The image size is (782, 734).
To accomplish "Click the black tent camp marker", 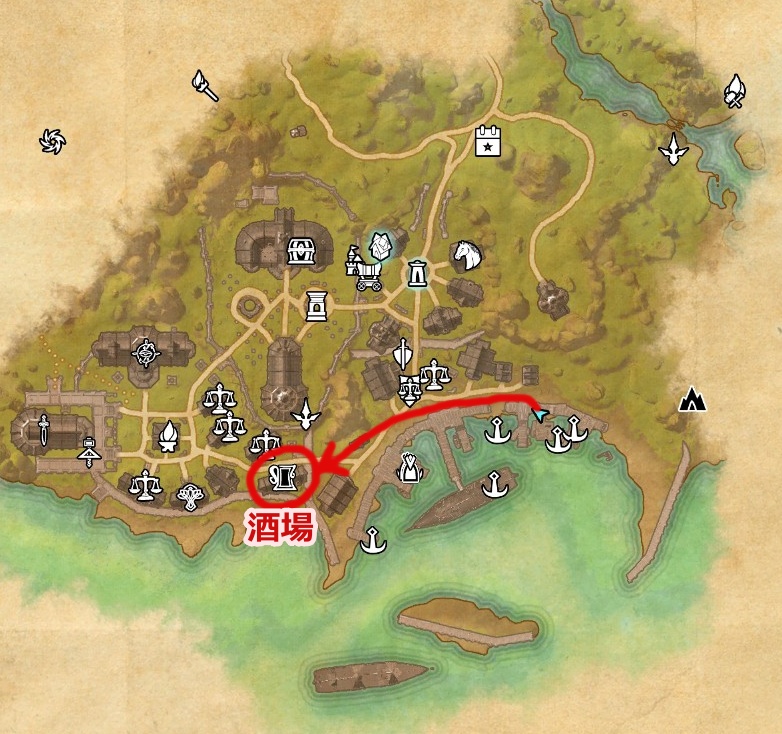I will 692,400.
